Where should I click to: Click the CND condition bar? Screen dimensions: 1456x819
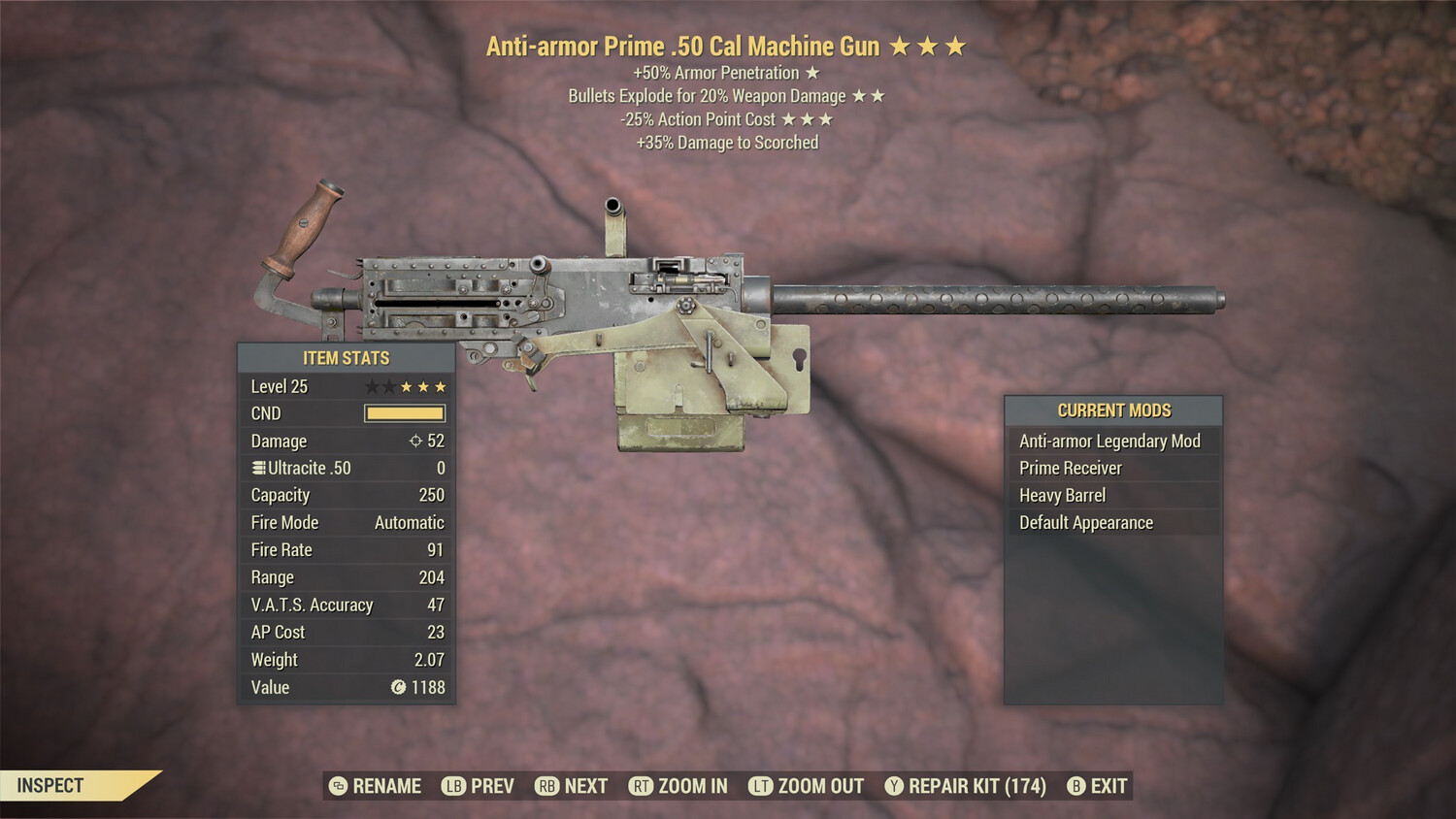(403, 413)
